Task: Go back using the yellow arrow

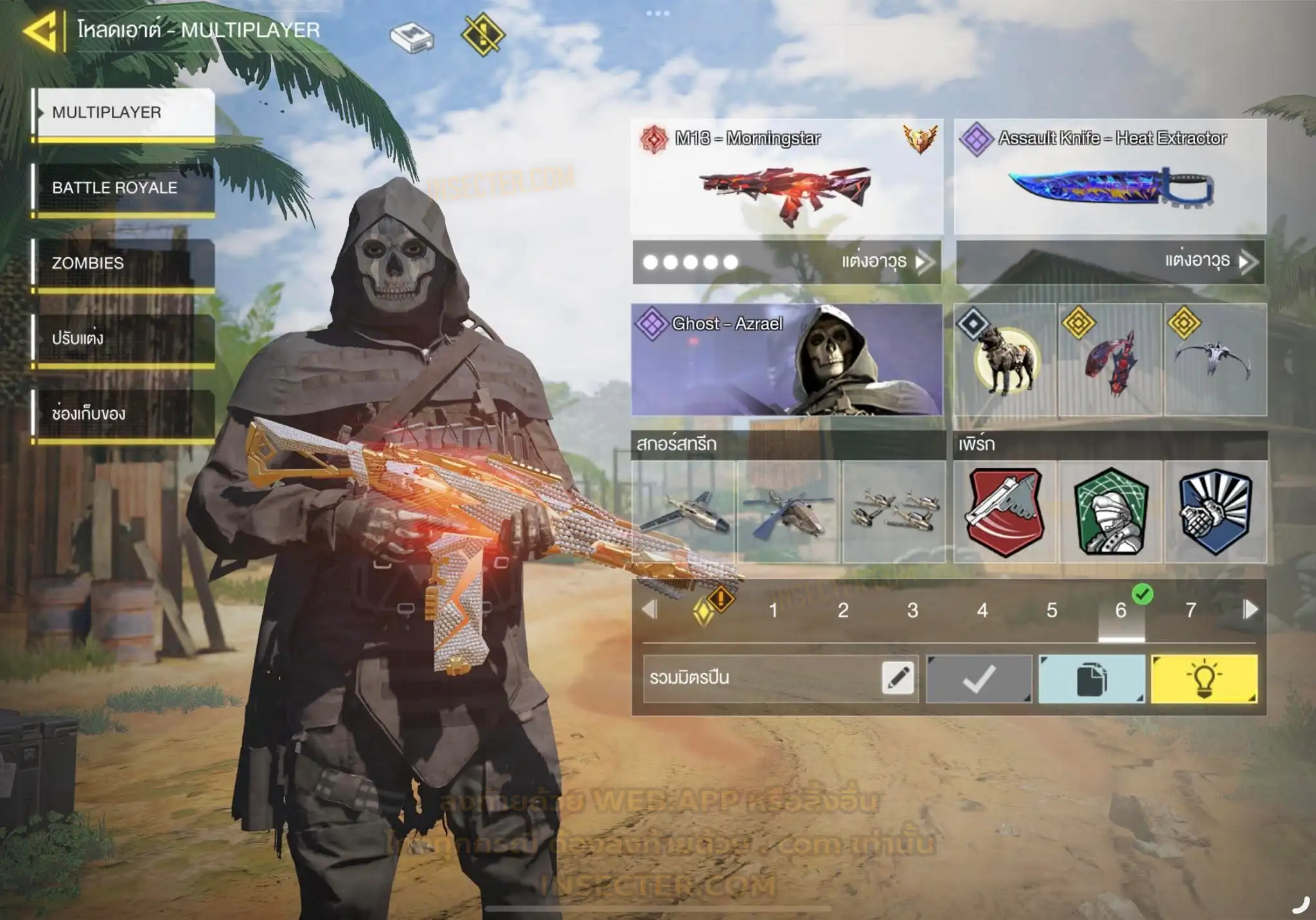Action: pos(41,30)
